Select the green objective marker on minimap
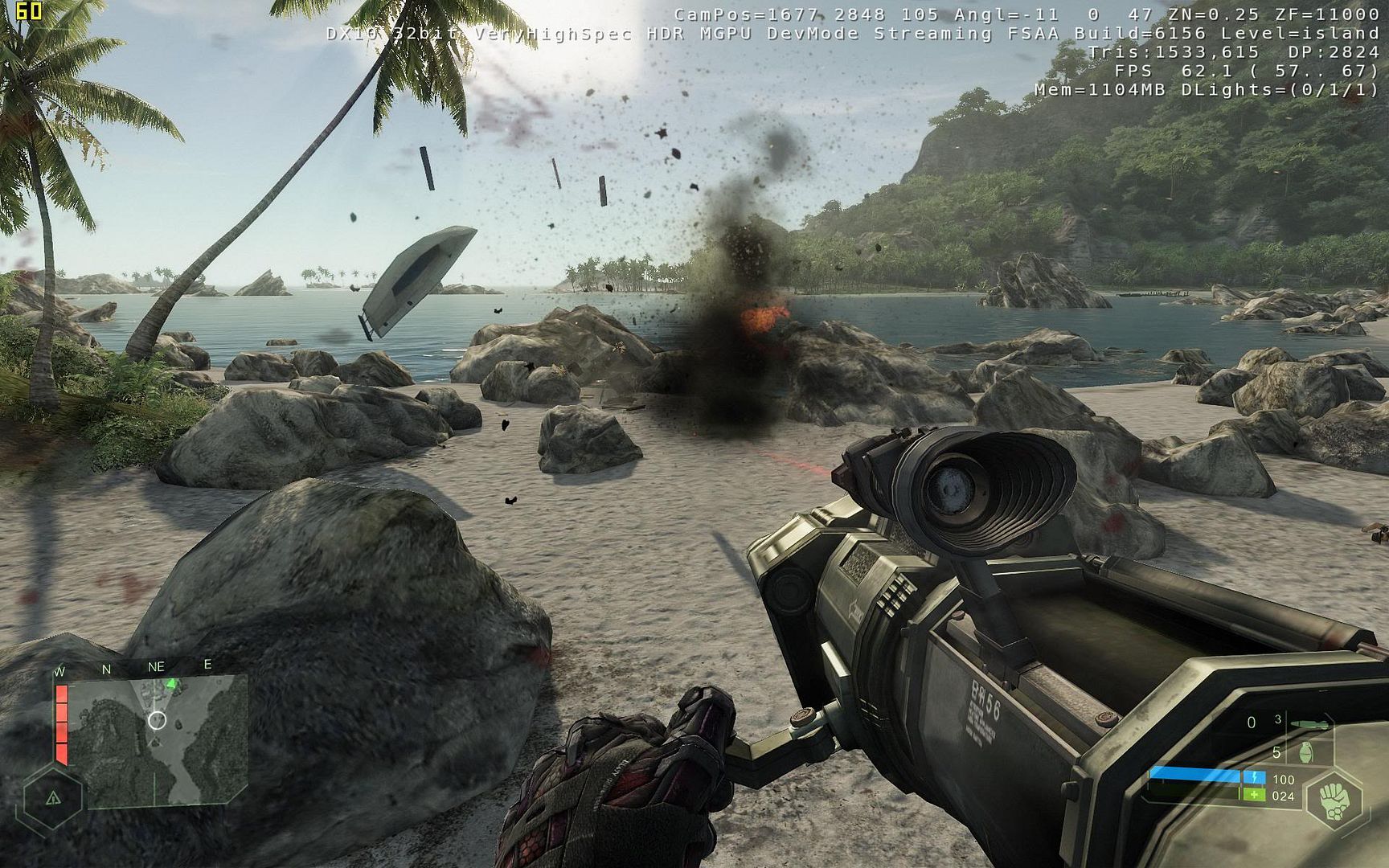1389x868 pixels. click(x=170, y=684)
